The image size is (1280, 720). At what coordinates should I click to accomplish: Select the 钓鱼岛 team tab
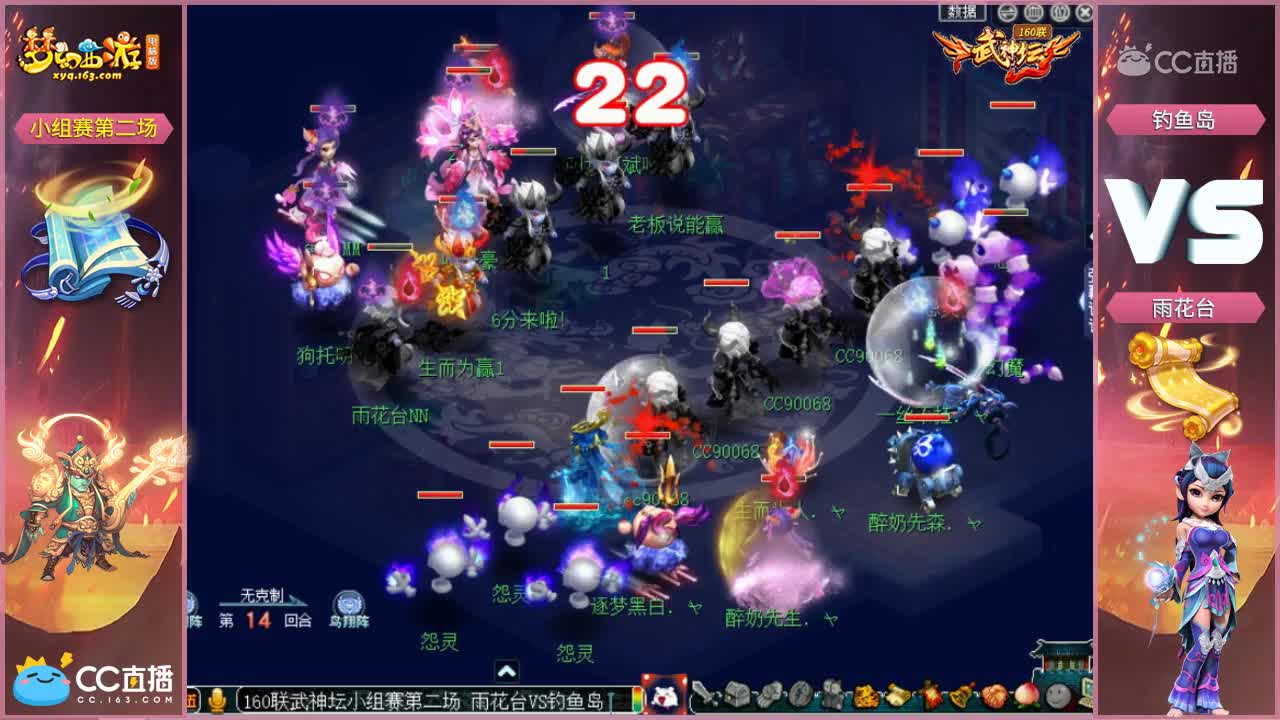(x=1185, y=120)
